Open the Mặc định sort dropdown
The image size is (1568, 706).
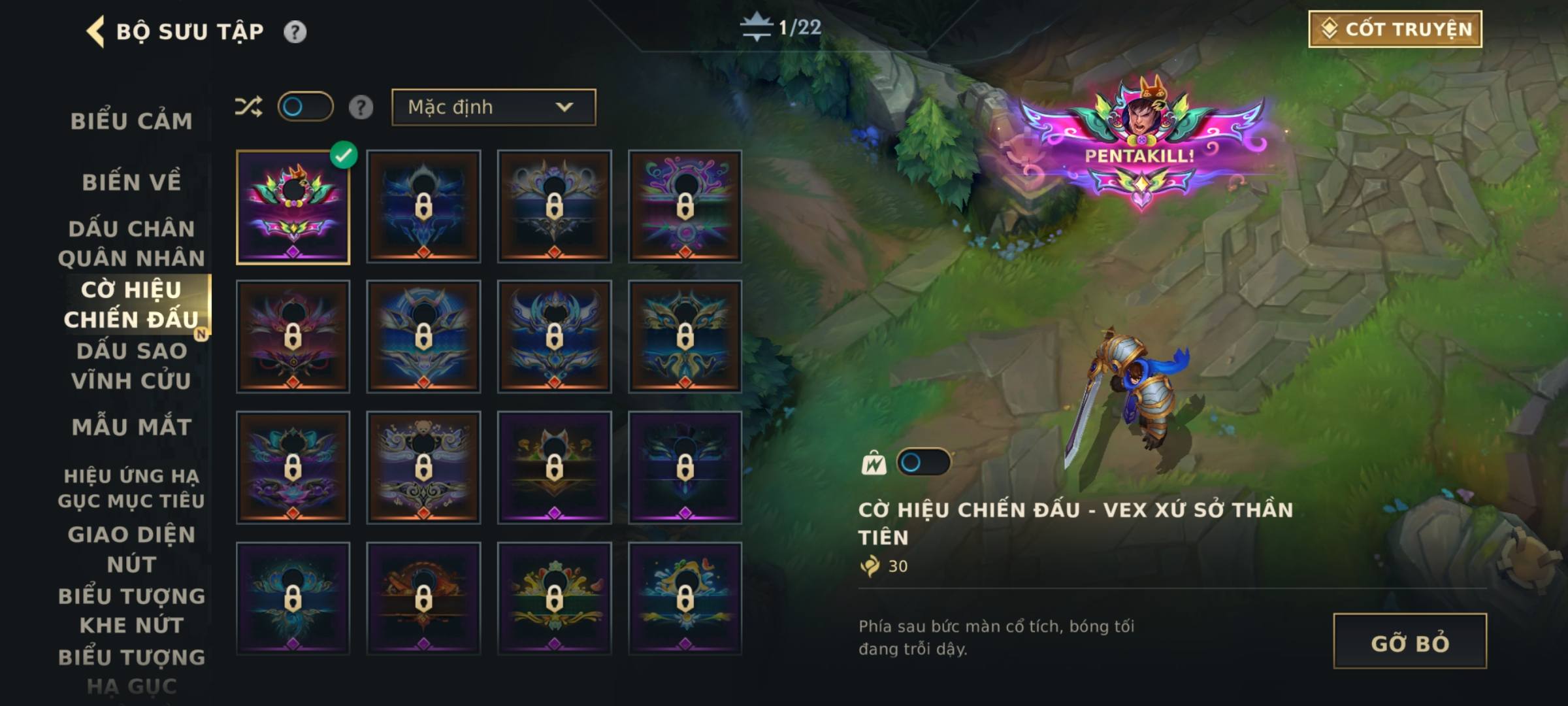pos(493,107)
